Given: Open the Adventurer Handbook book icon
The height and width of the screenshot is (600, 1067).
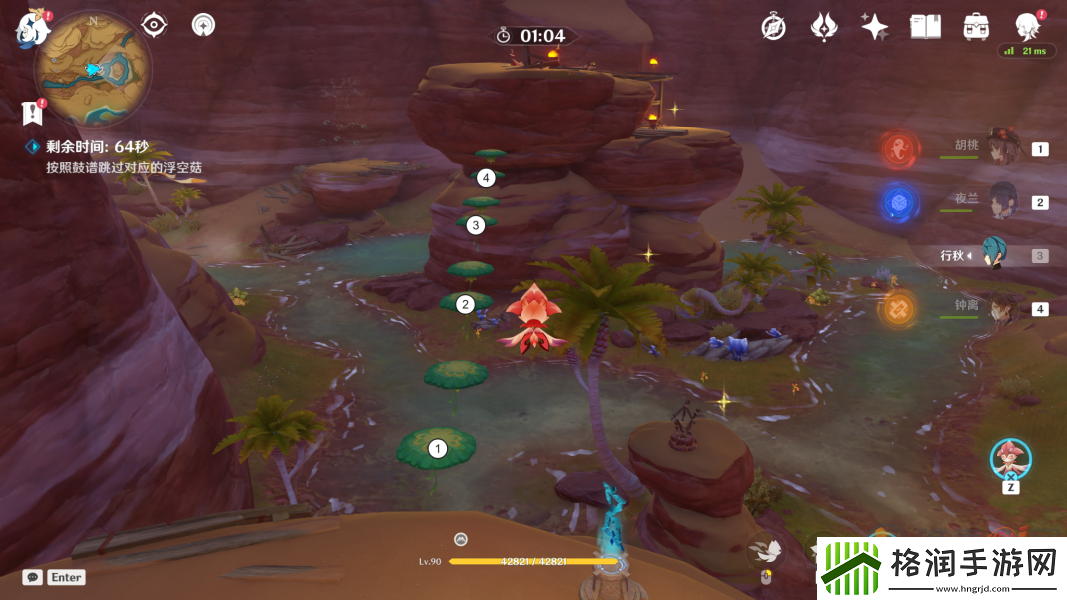Looking at the screenshot, I should pos(925,27).
